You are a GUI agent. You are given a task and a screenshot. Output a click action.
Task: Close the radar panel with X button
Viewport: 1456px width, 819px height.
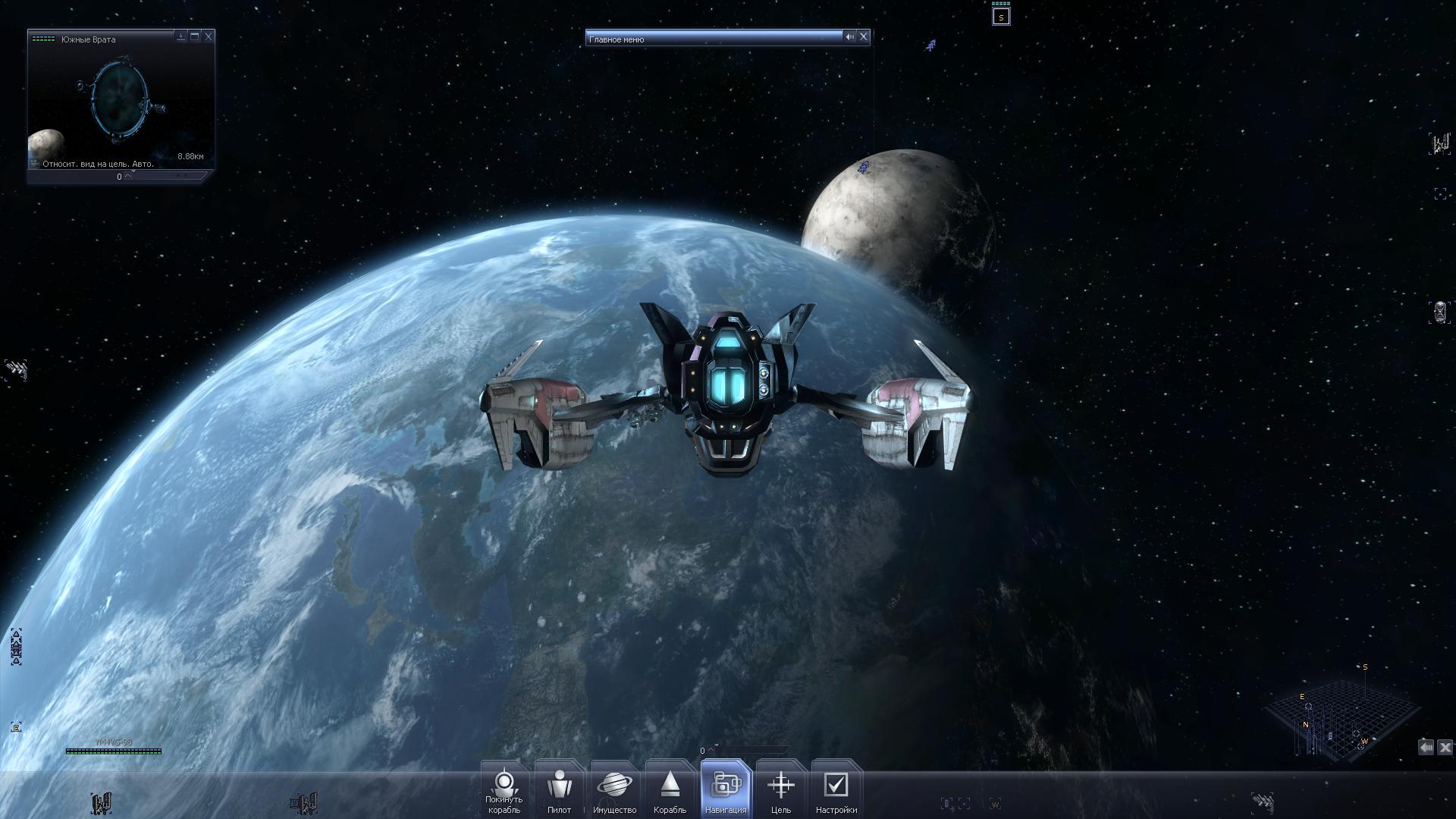pos(1445,748)
